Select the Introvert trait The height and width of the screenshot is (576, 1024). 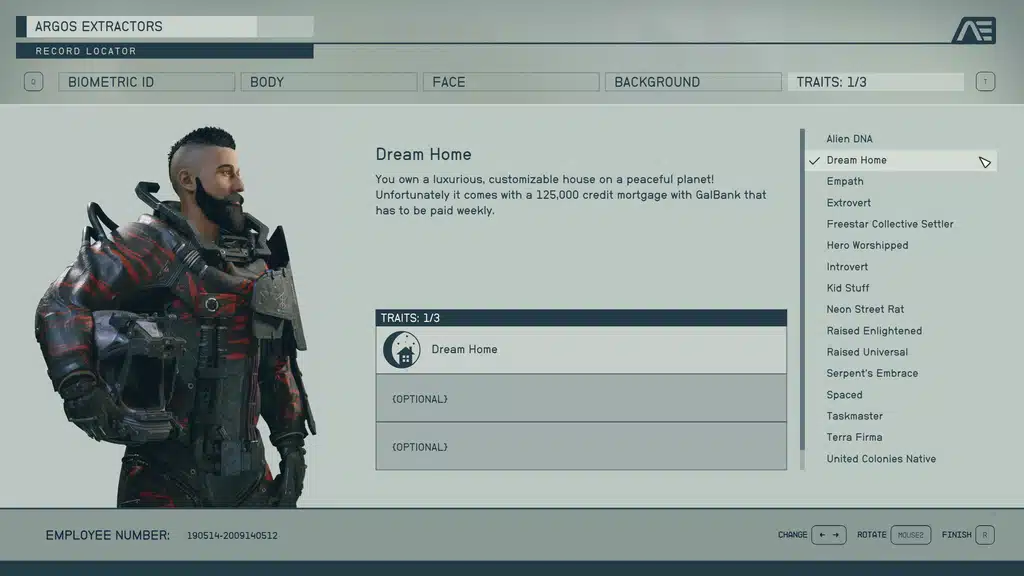[x=847, y=267]
